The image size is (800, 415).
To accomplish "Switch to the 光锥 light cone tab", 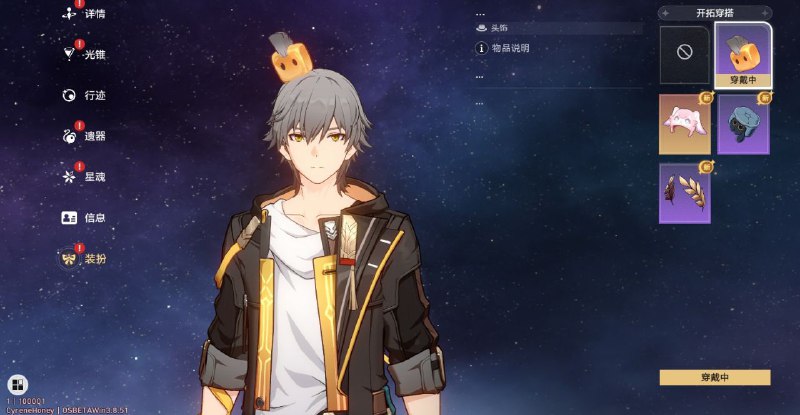I will (85, 54).
